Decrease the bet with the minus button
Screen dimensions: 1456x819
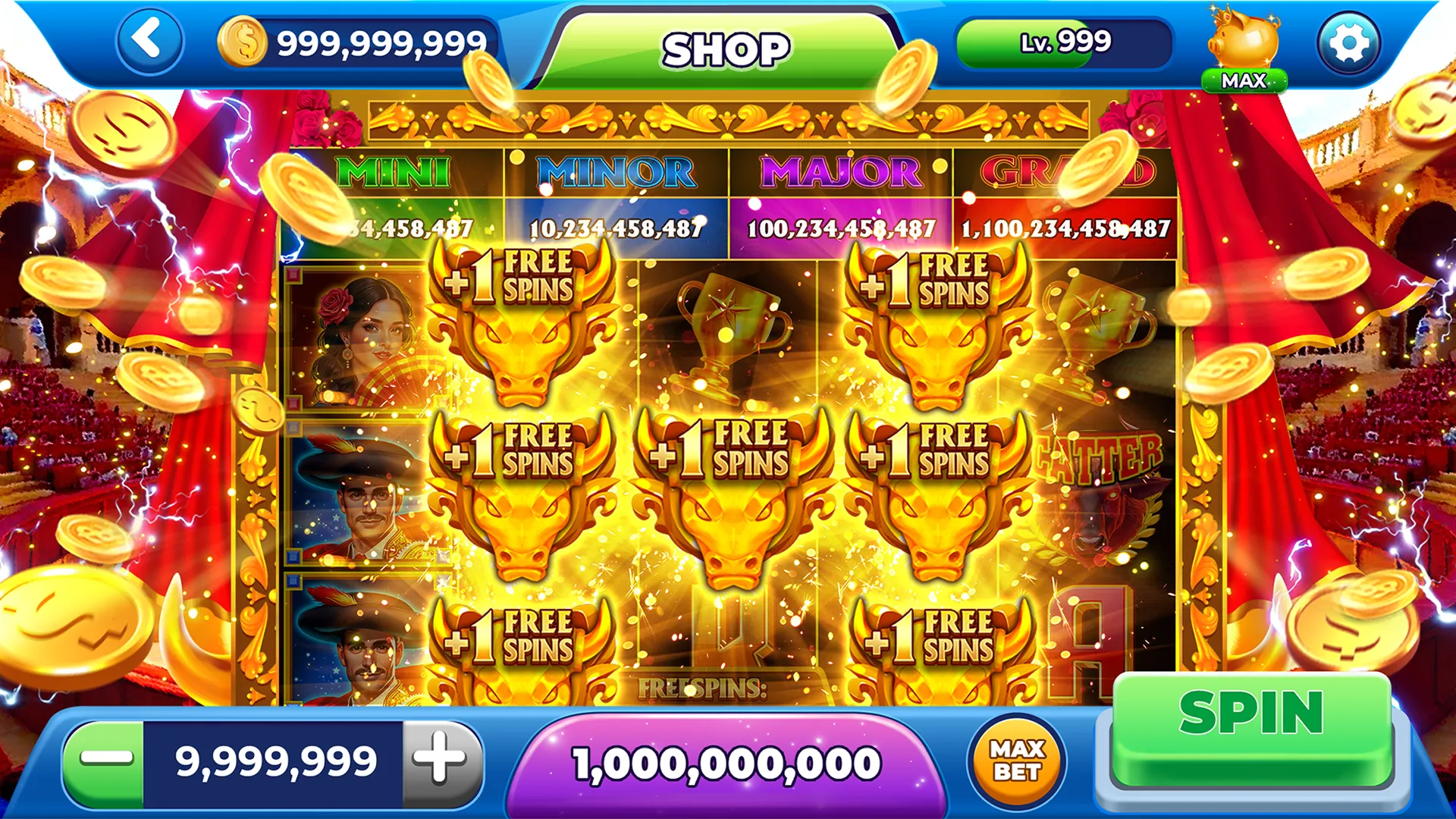coord(105,760)
